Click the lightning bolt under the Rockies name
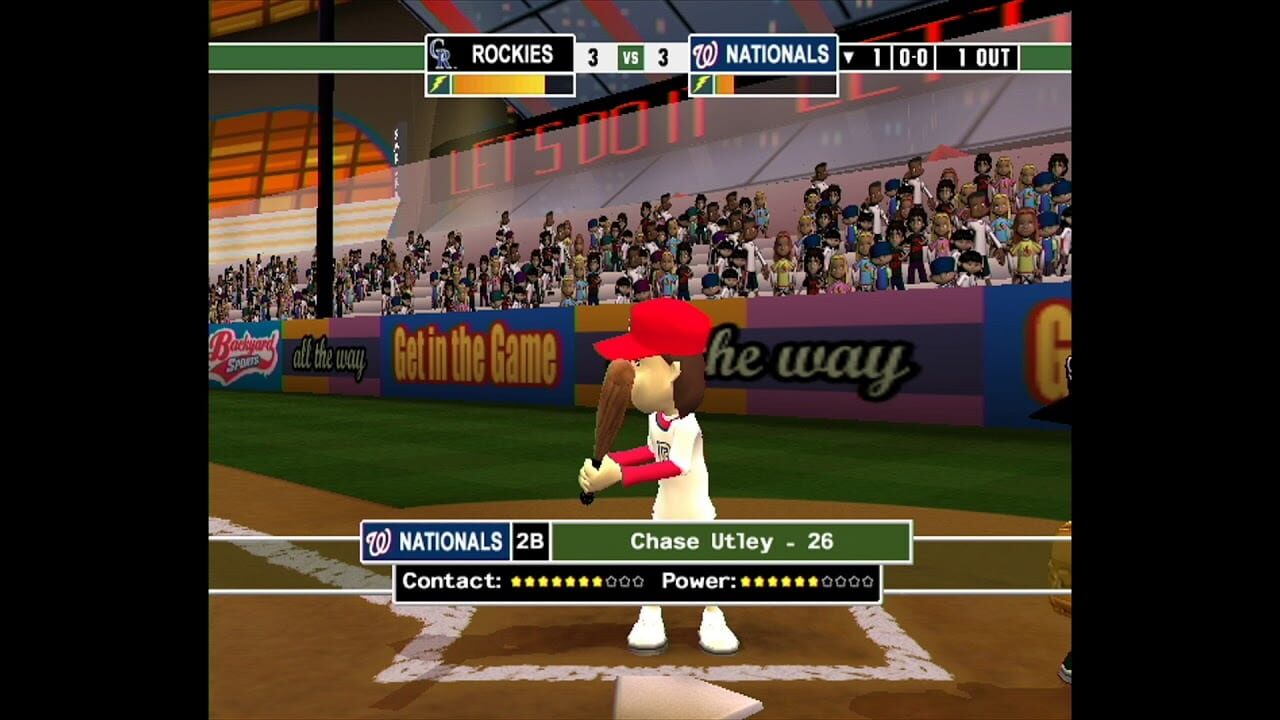 pos(439,82)
